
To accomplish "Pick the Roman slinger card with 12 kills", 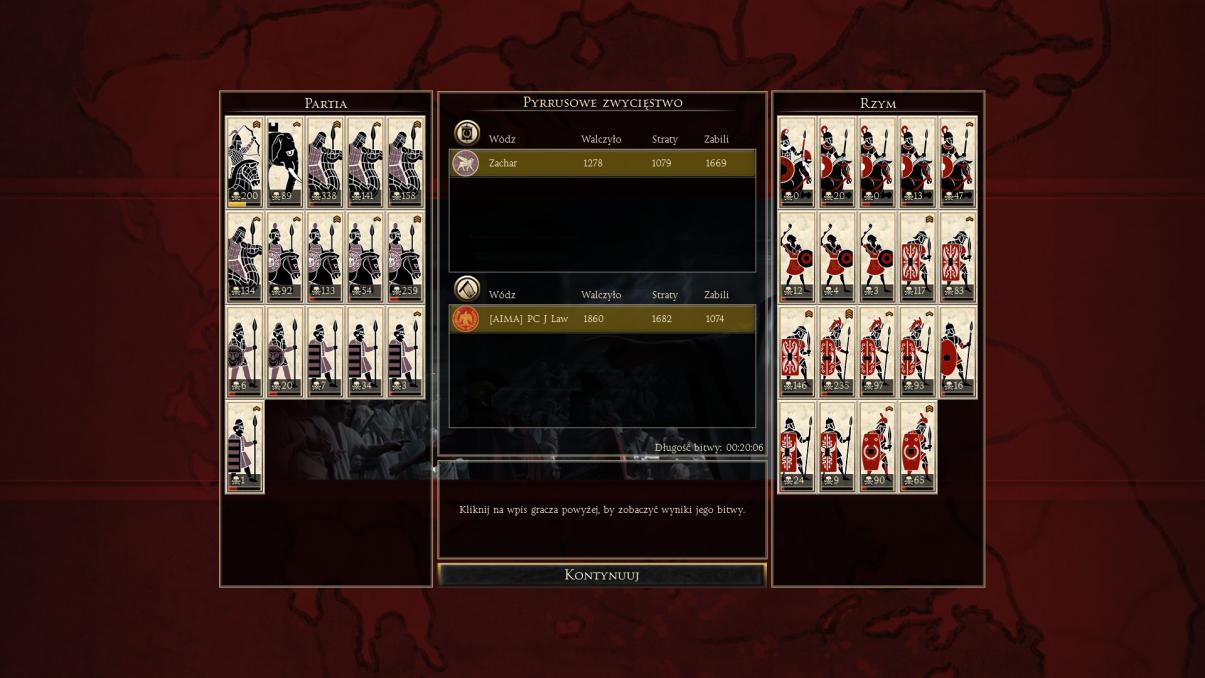I will 797,257.
